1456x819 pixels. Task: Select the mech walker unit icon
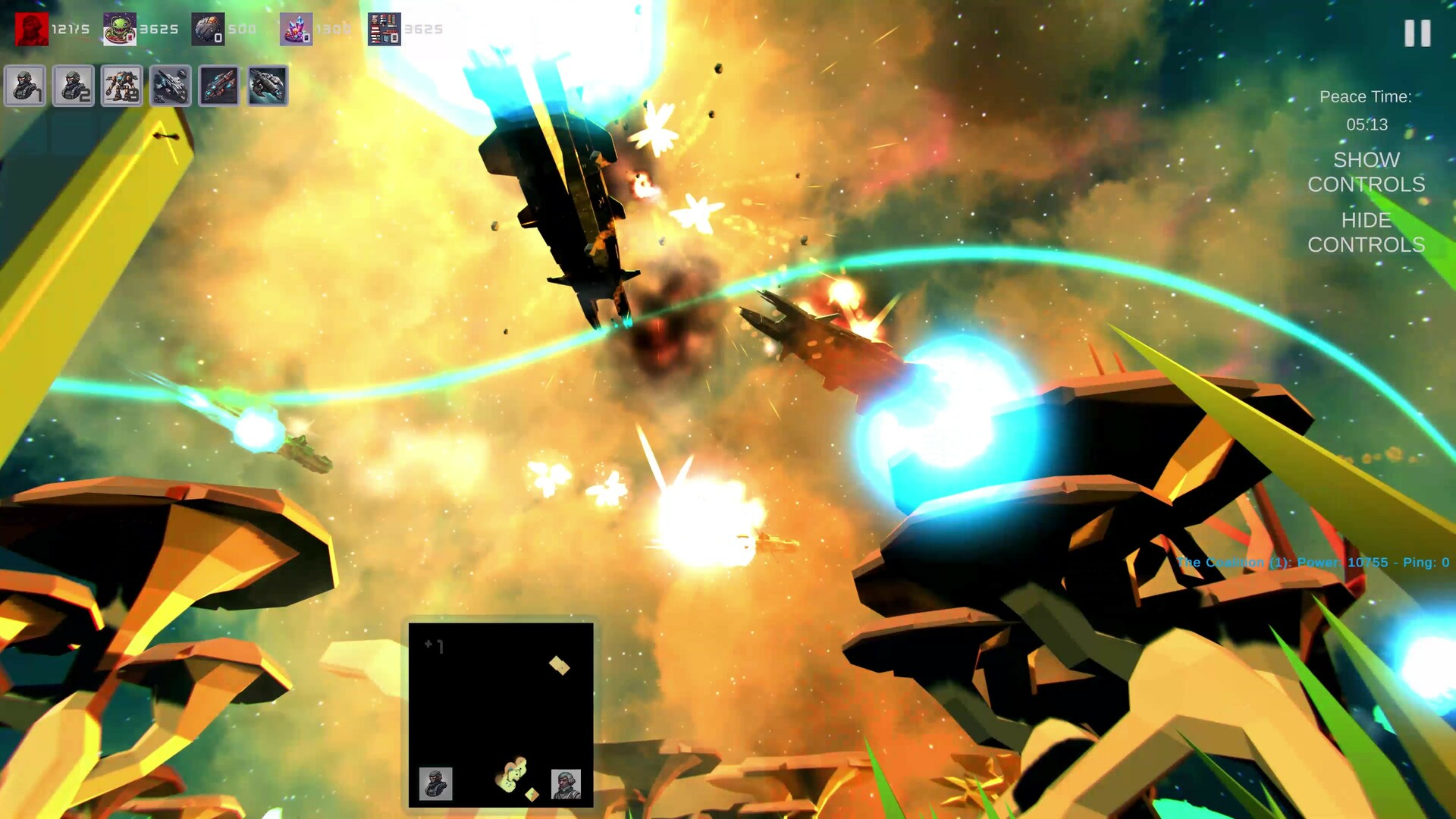click(121, 86)
